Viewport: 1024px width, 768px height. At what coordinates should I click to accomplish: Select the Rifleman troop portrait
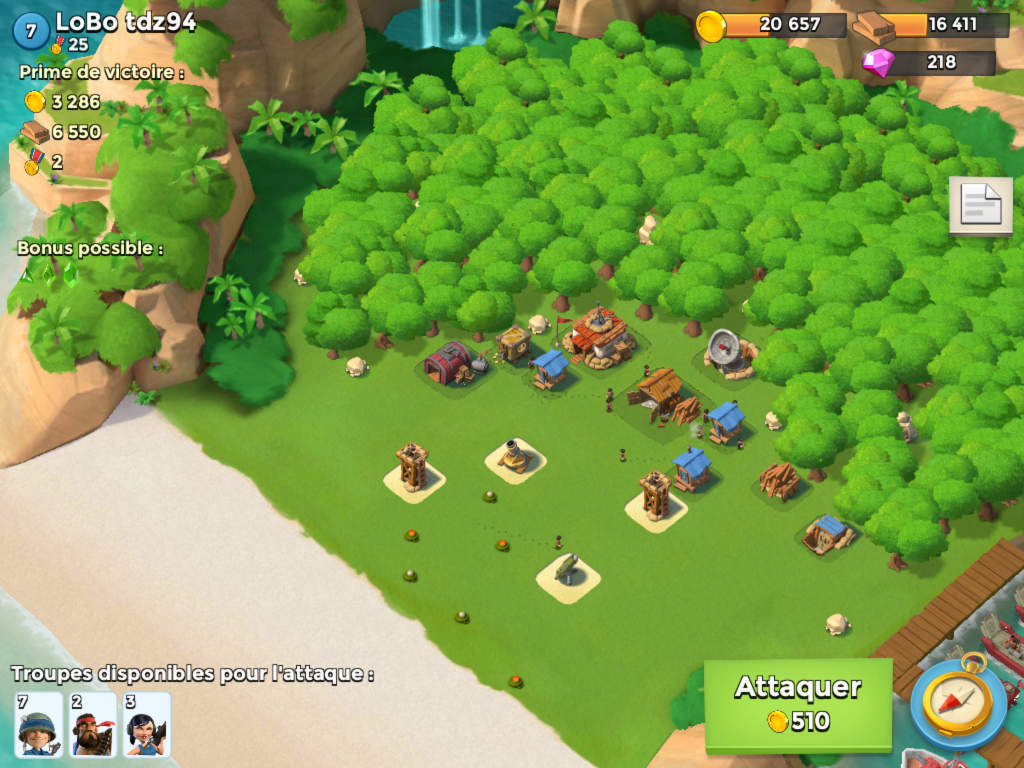coord(39,725)
